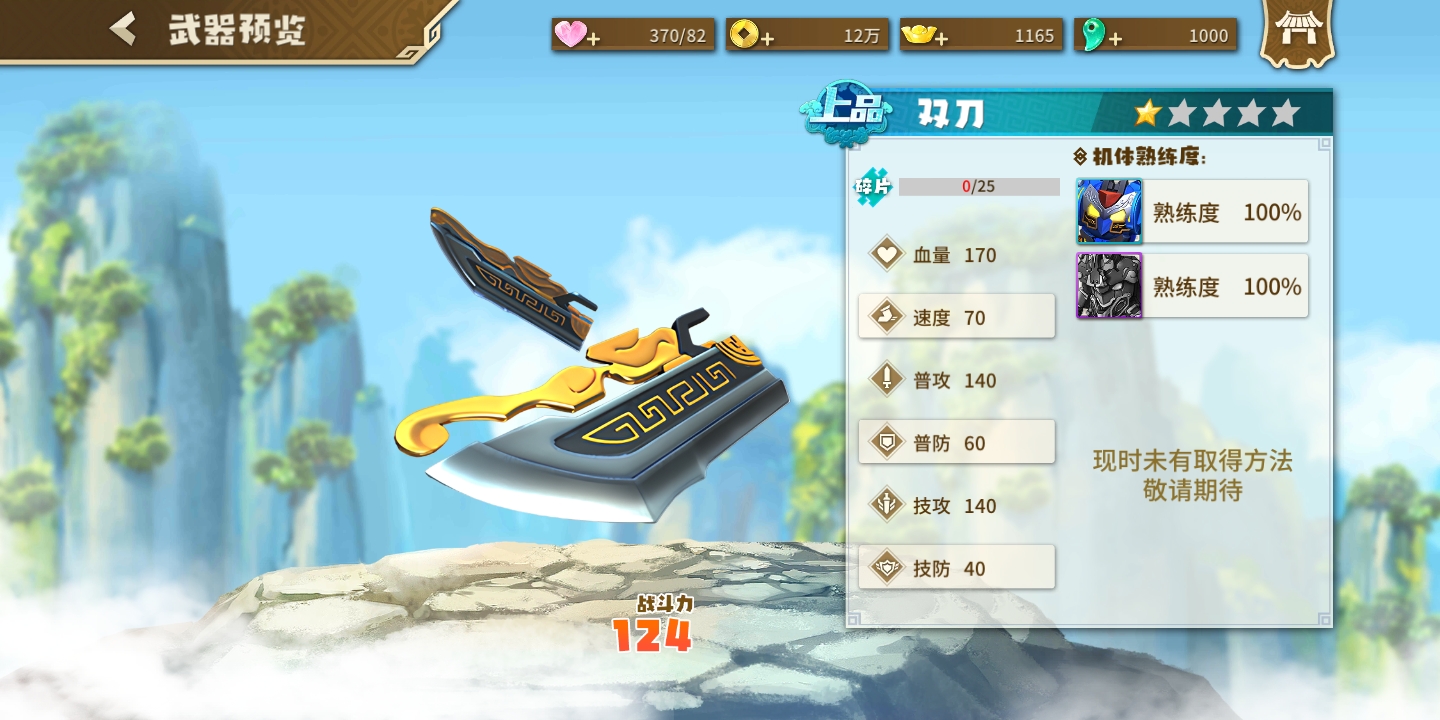Tap the 碎片 fragment icon
This screenshot has width=1440, height=720.
[x=872, y=187]
